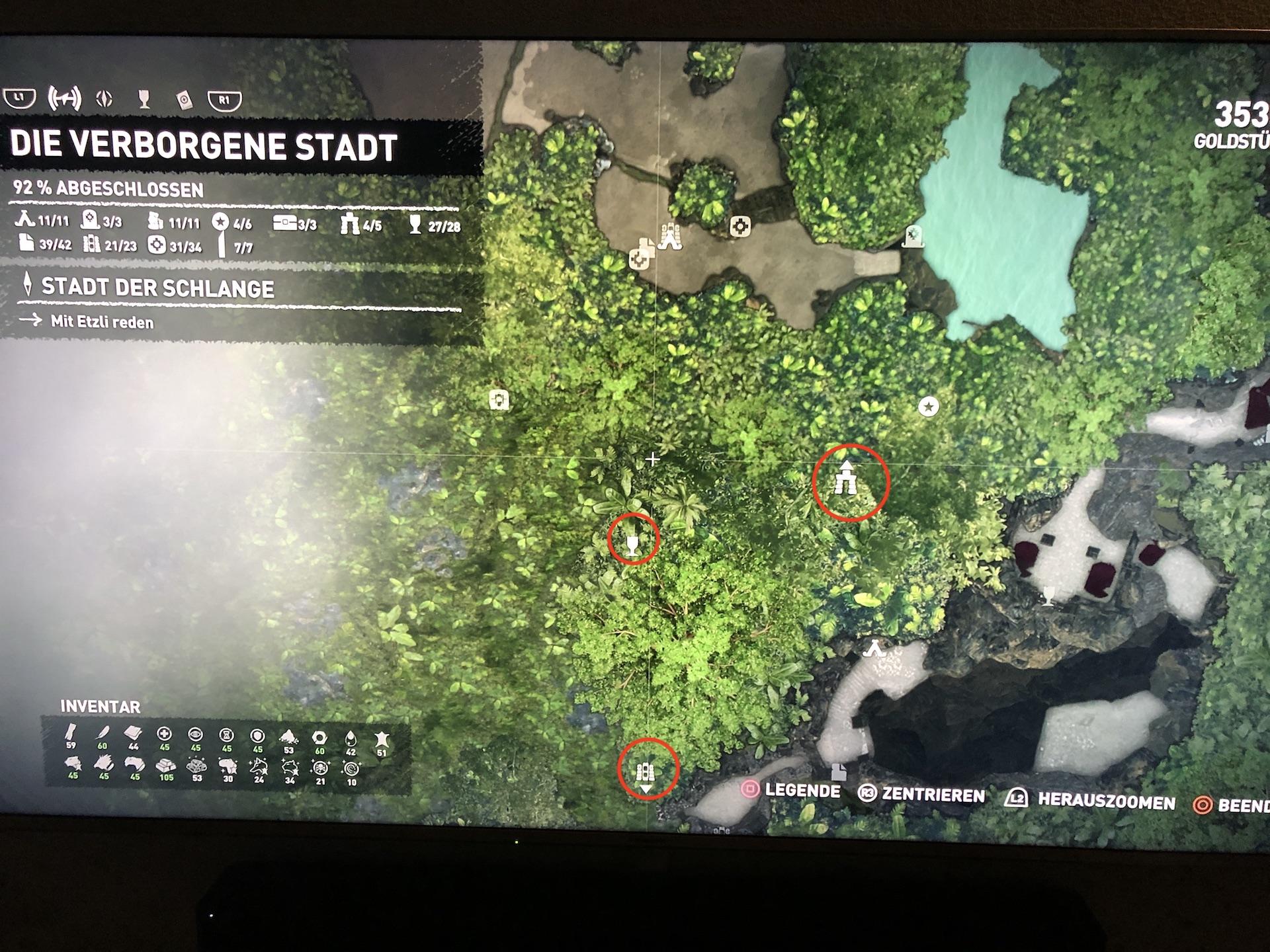
Task: Select the star side mission marker
Action: click(929, 407)
